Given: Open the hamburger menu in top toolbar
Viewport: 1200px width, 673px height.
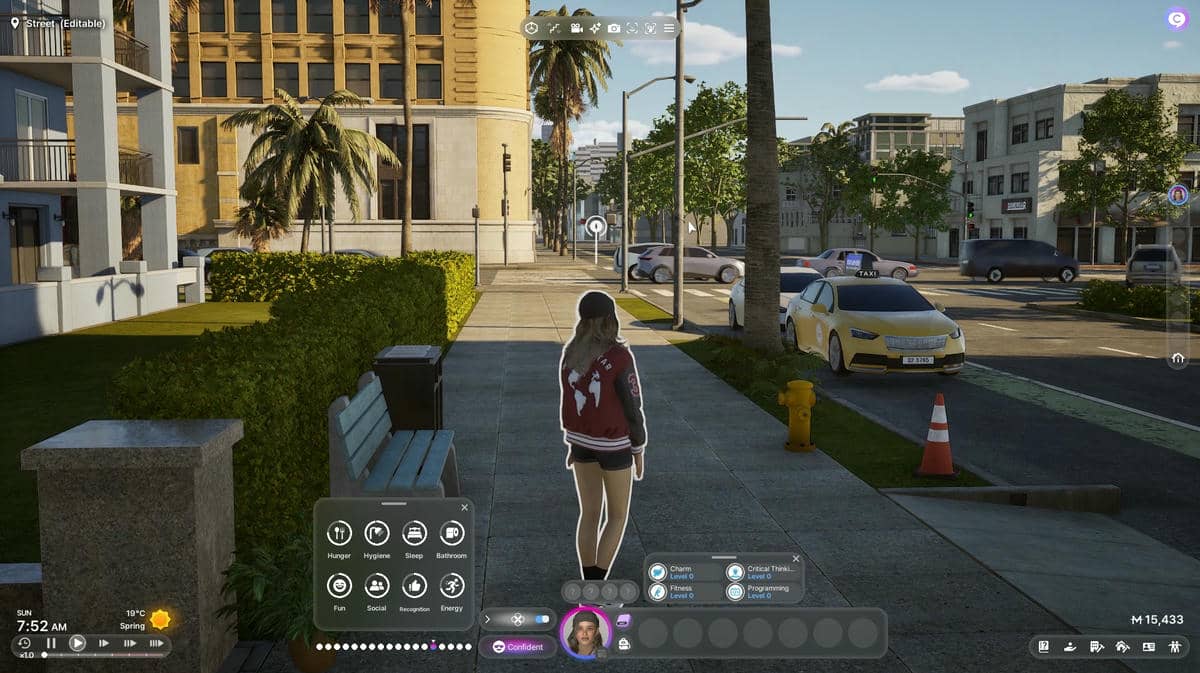Looking at the screenshot, I should click(669, 28).
